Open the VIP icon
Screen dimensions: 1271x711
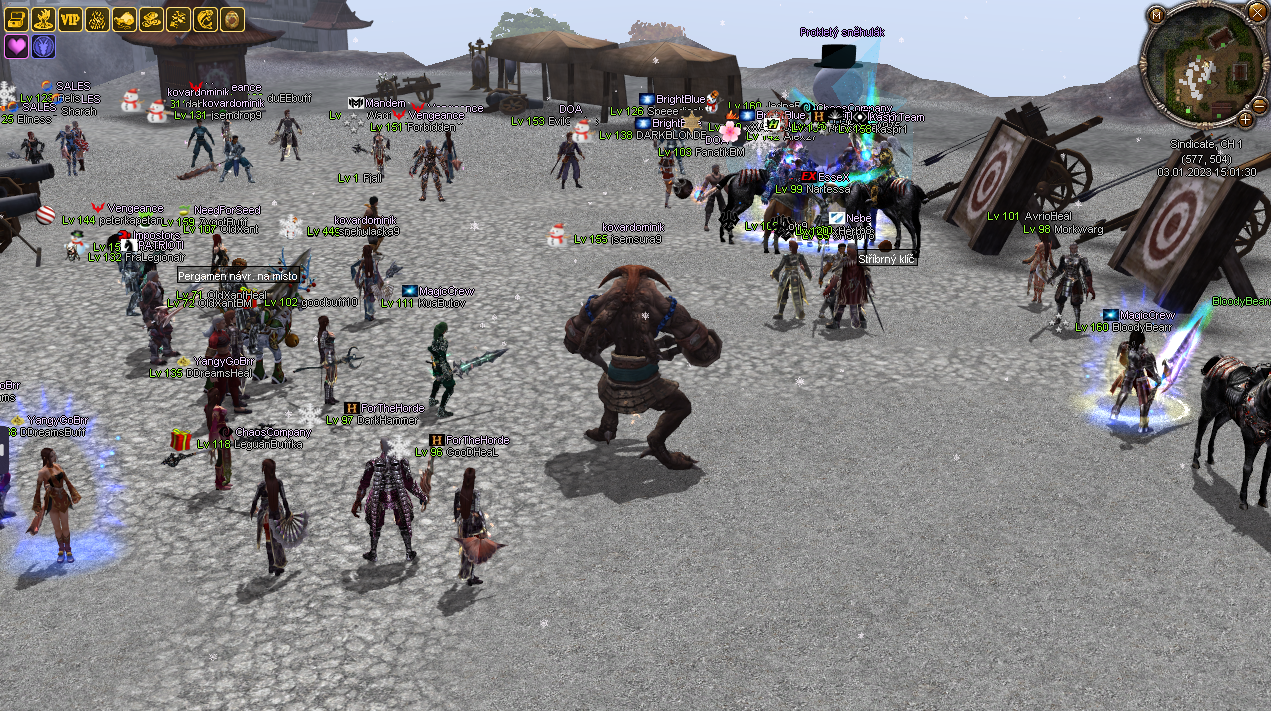coord(70,18)
